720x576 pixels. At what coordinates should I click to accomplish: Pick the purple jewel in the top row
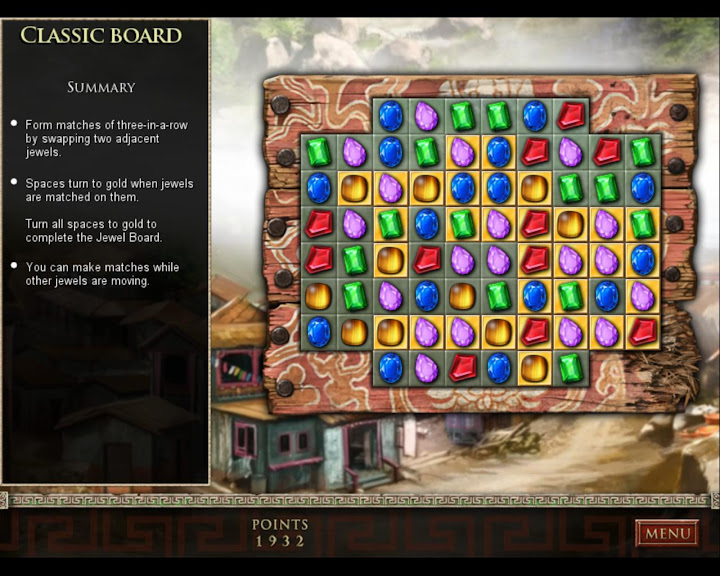click(427, 116)
